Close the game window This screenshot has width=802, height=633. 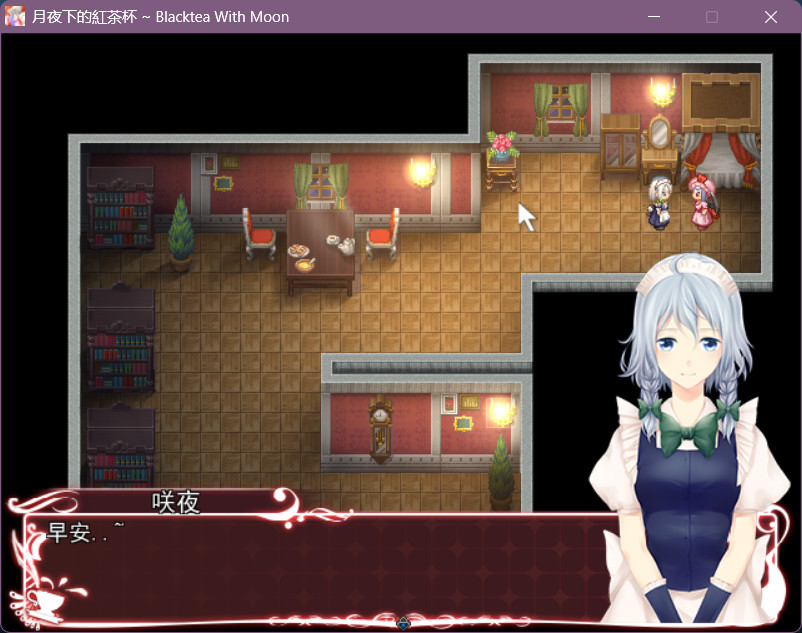click(770, 17)
